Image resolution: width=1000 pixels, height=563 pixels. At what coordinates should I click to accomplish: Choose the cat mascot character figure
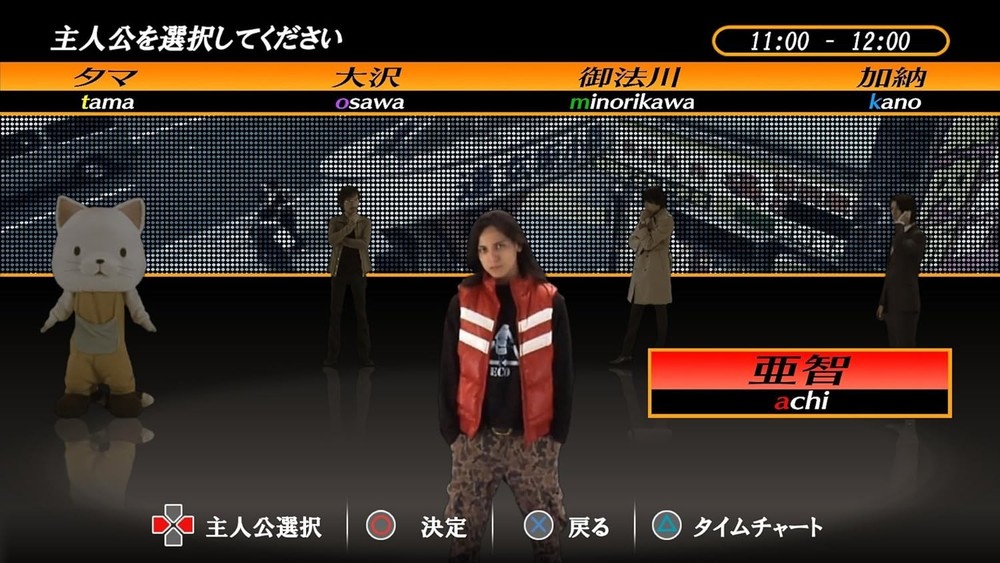99,303
